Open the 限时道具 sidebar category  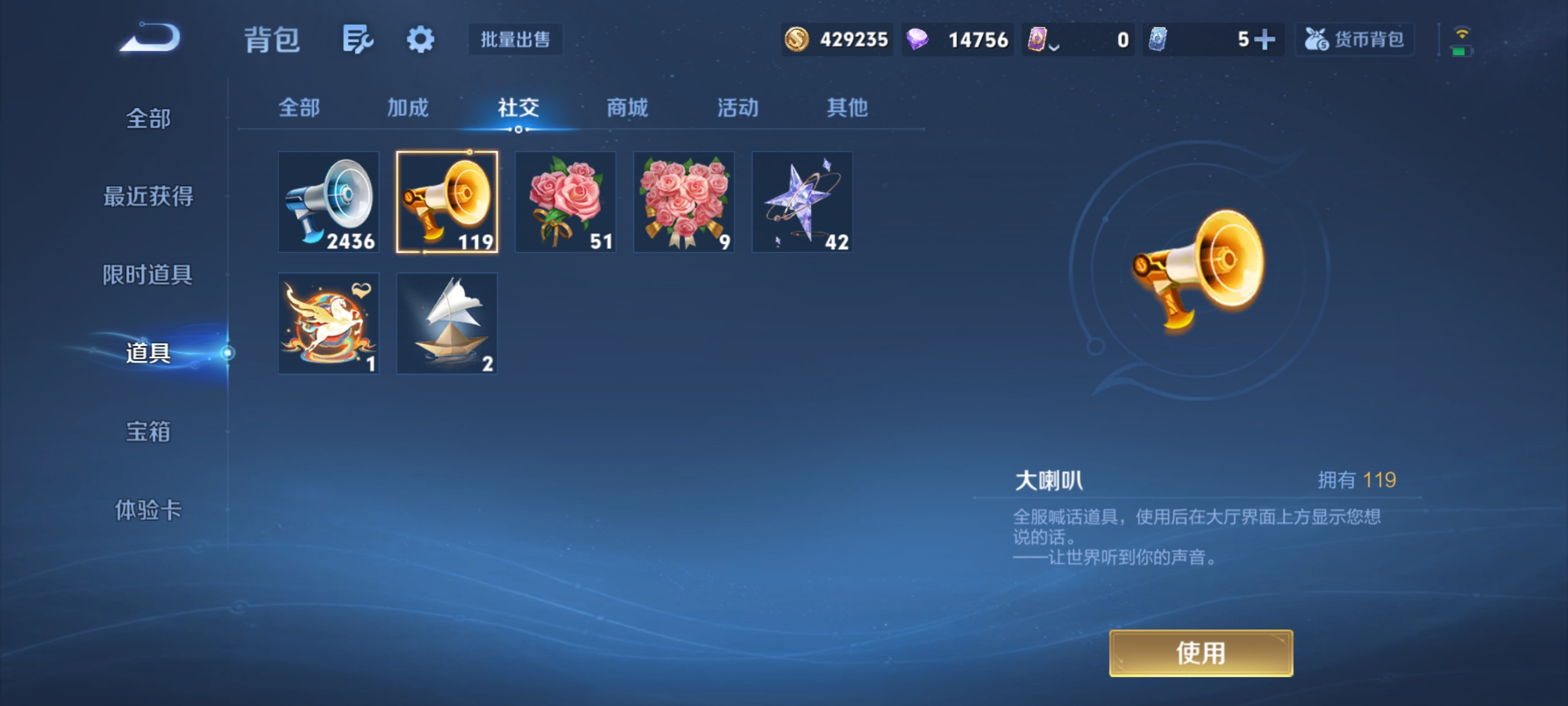(148, 274)
